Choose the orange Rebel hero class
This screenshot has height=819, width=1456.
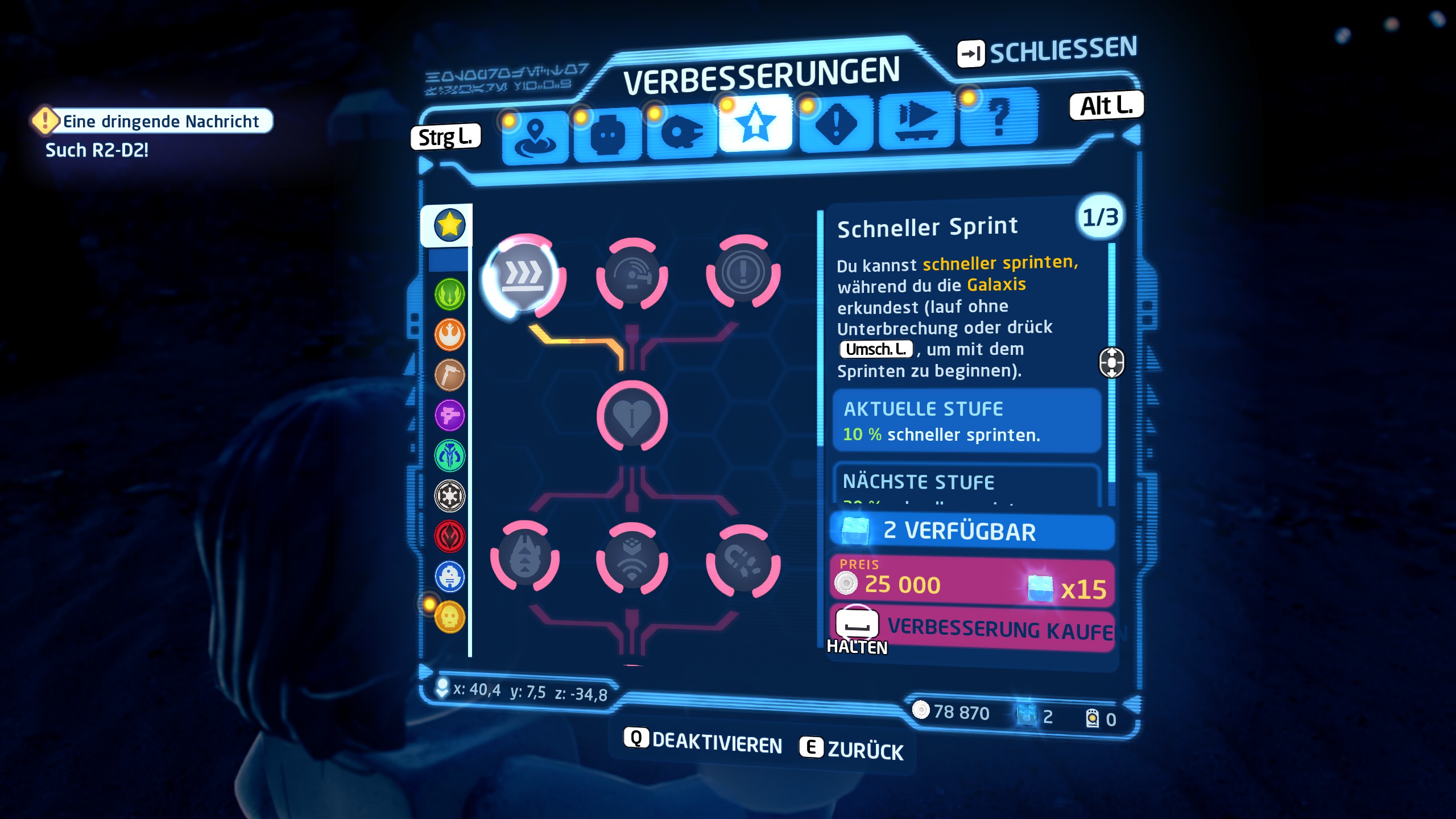pos(449,334)
